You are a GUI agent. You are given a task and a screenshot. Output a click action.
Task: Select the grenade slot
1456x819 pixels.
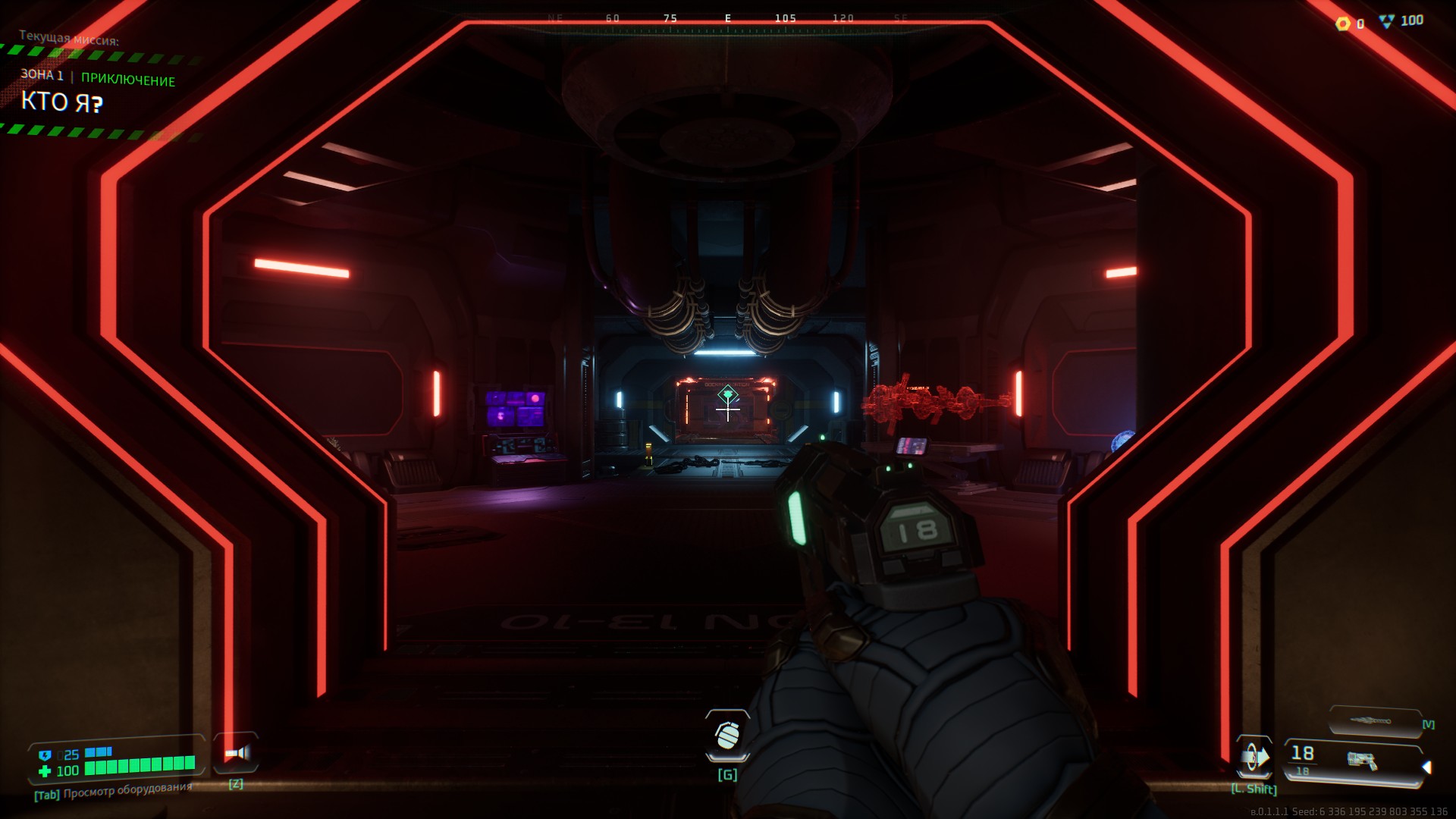[727, 735]
